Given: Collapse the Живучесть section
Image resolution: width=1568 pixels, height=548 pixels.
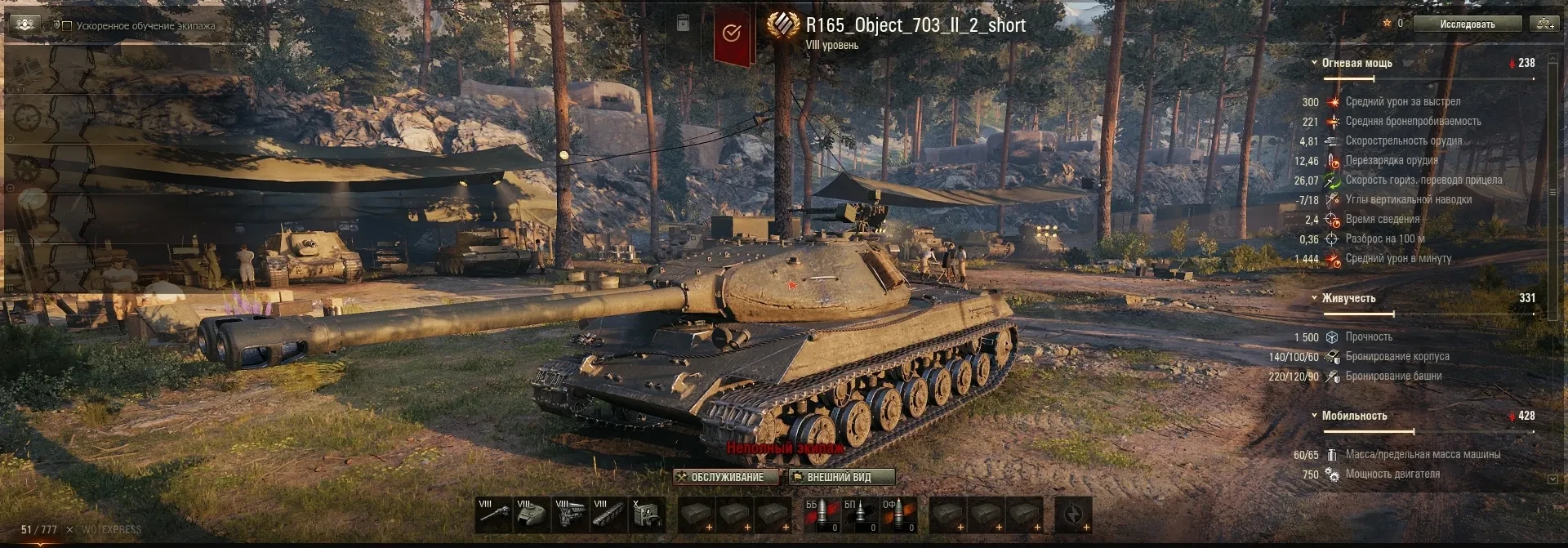Looking at the screenshot, I should (x=1314, y=298).
